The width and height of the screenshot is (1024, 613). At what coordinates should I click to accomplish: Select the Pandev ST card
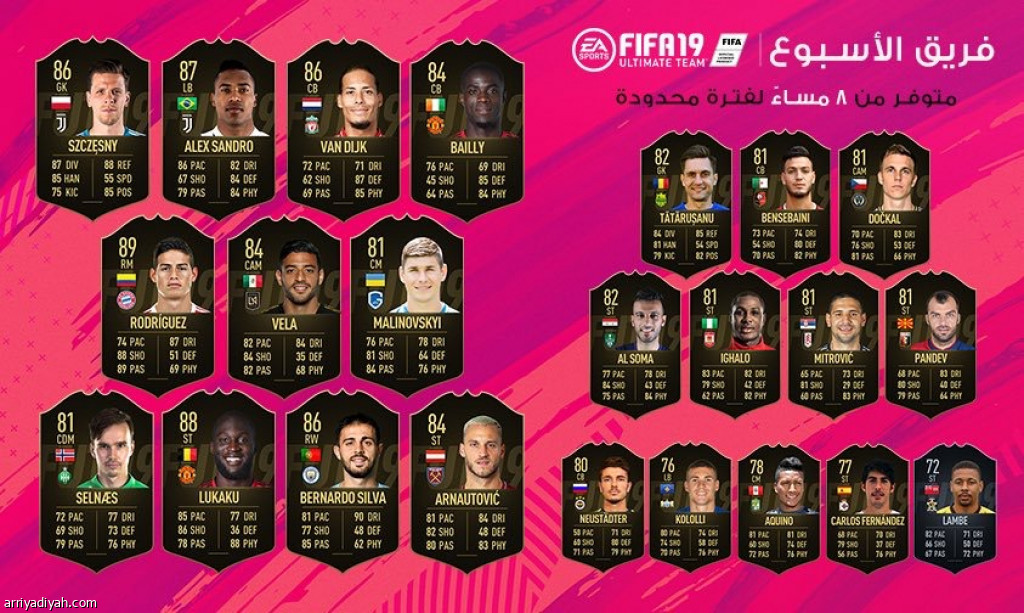coord(930,344)
